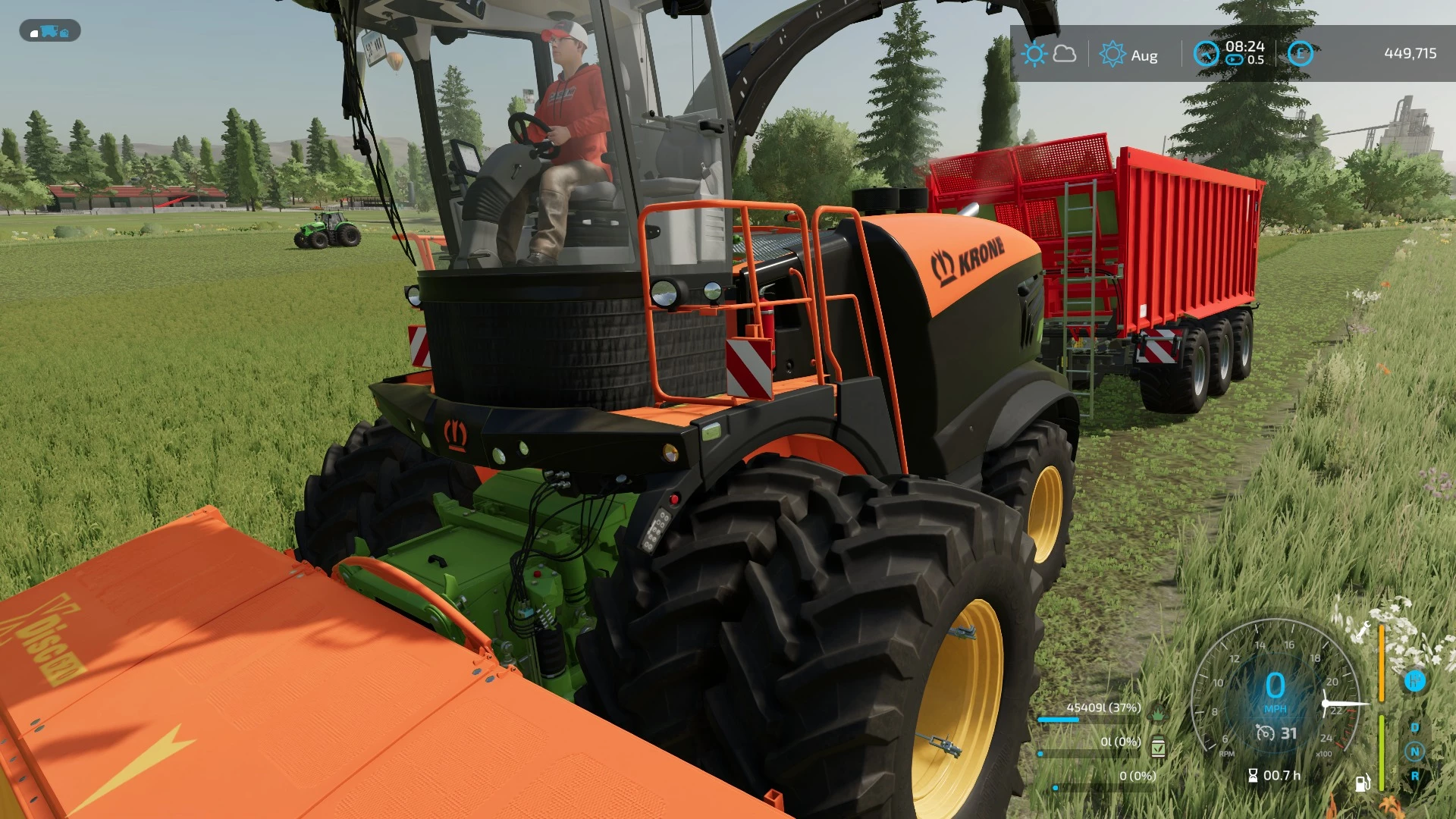Engage reverse gear R indicator
Viewport: 1456px width, 819px height.
pos(1414,777)
